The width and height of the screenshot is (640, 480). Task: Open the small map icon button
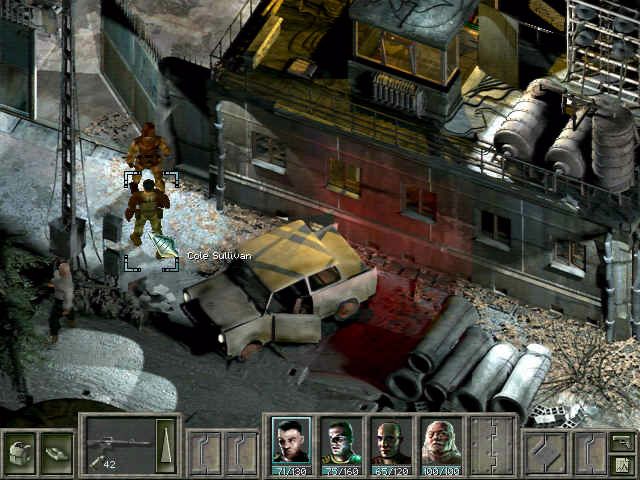pos(621,463)
